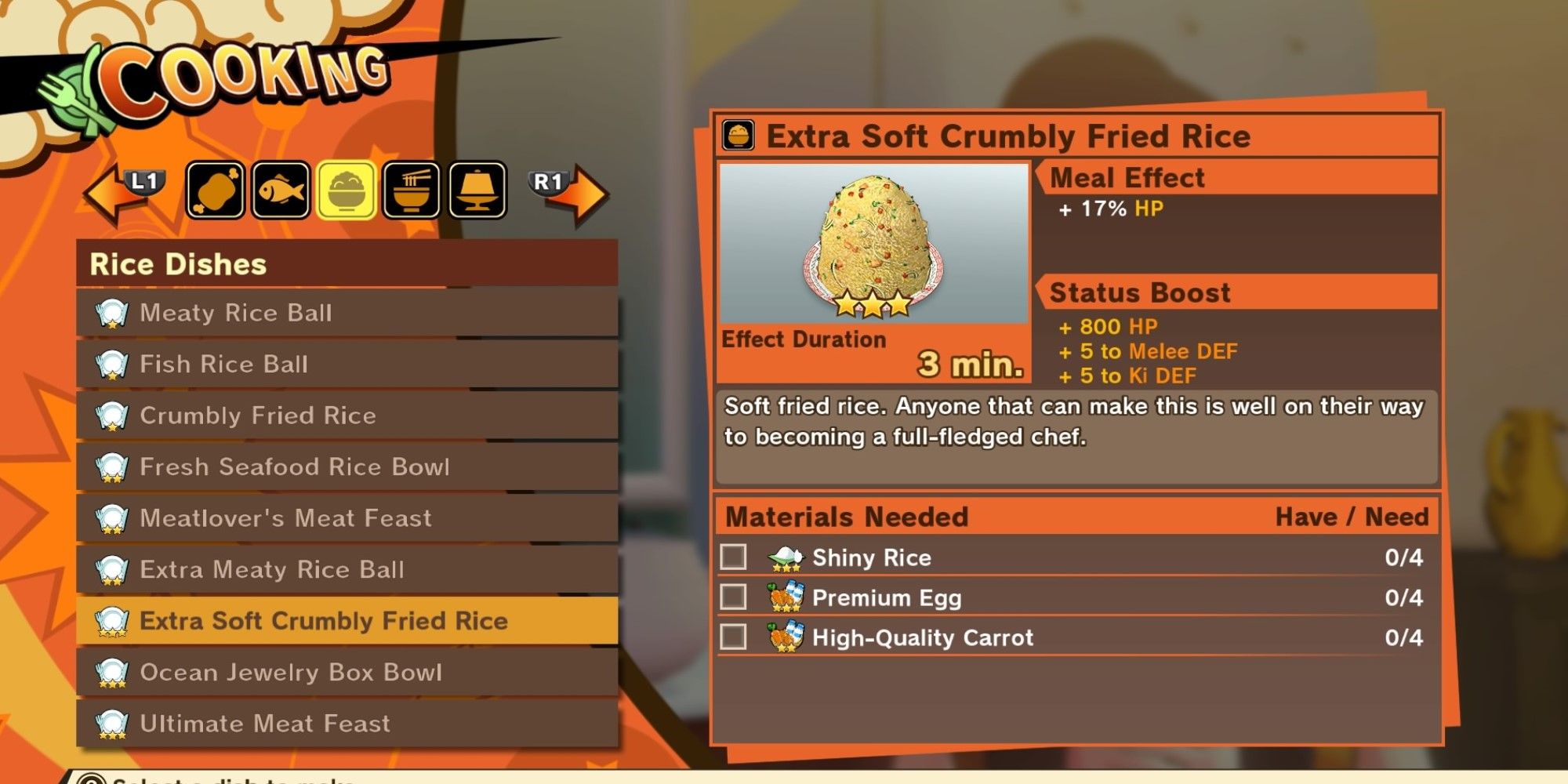
Task: Click the fried rice dish preview image
Action: [x=873, y=243]
